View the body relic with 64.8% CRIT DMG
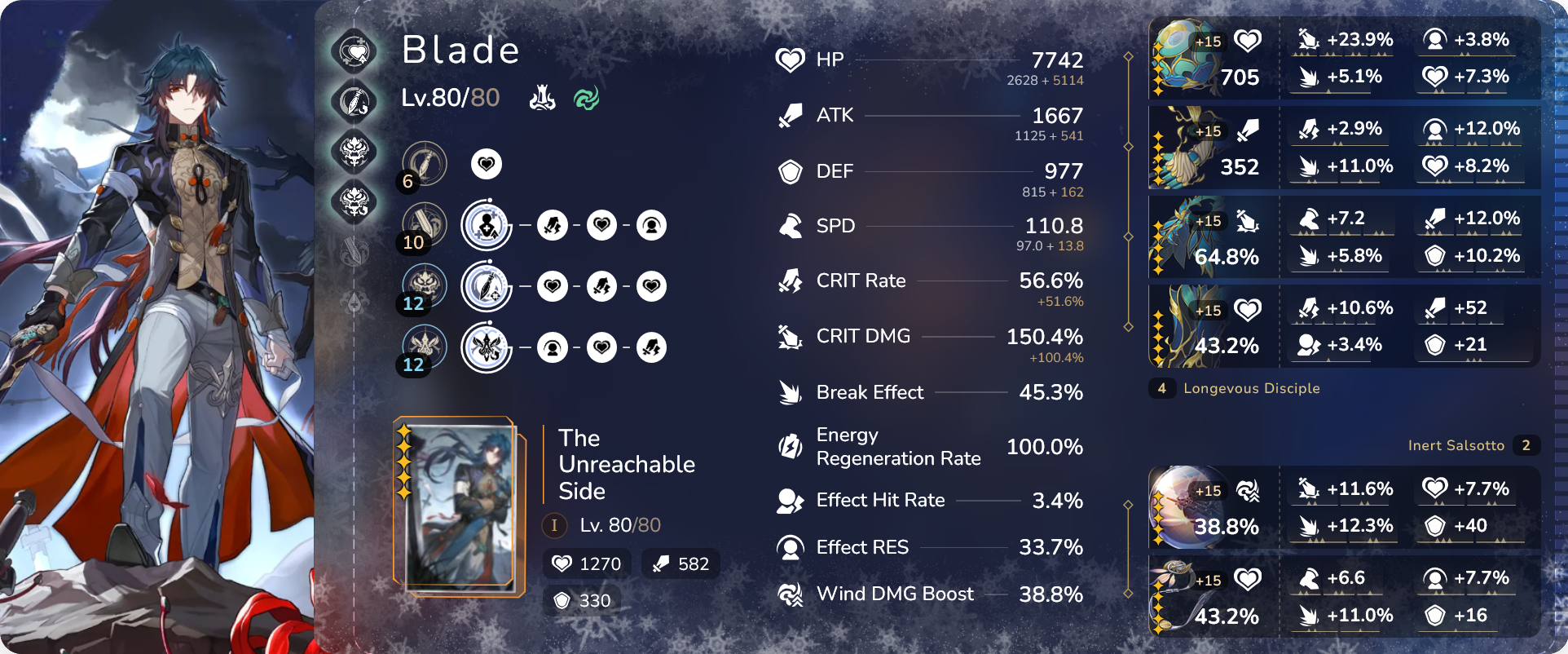This screenshot has height=654, width=1568. 1213,238
